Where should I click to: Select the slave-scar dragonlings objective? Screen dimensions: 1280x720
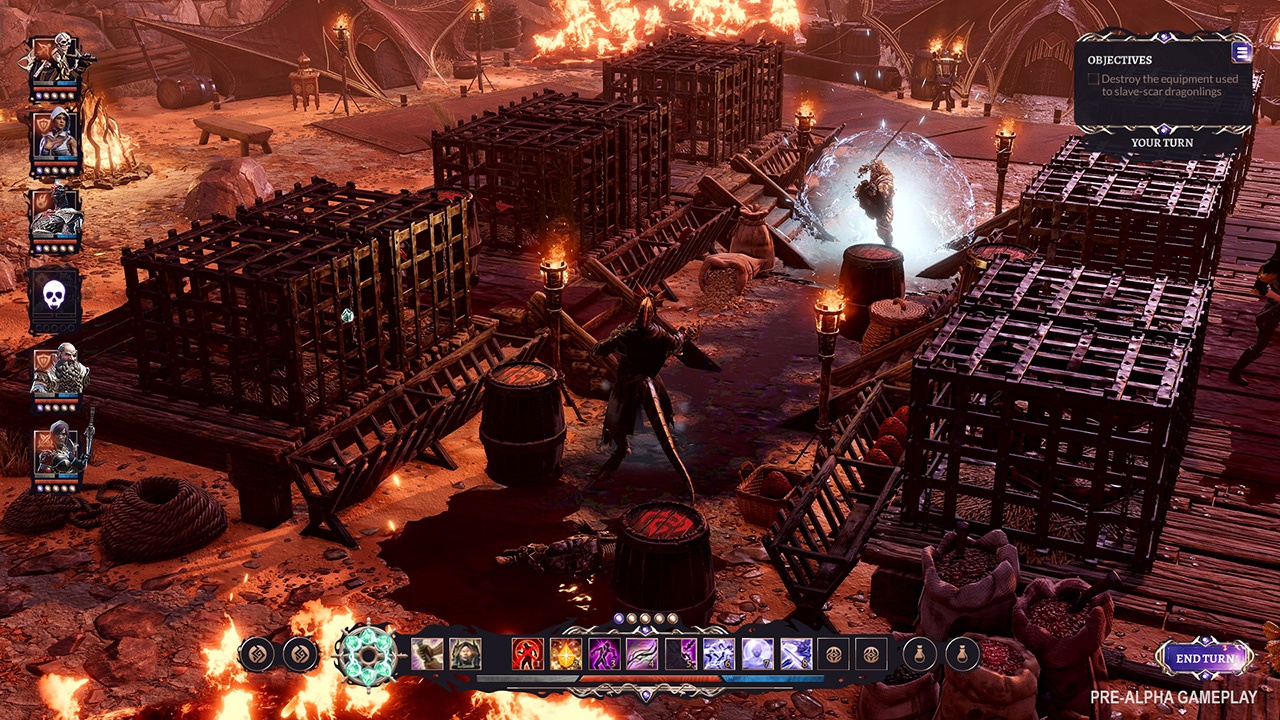point(1169,85)
